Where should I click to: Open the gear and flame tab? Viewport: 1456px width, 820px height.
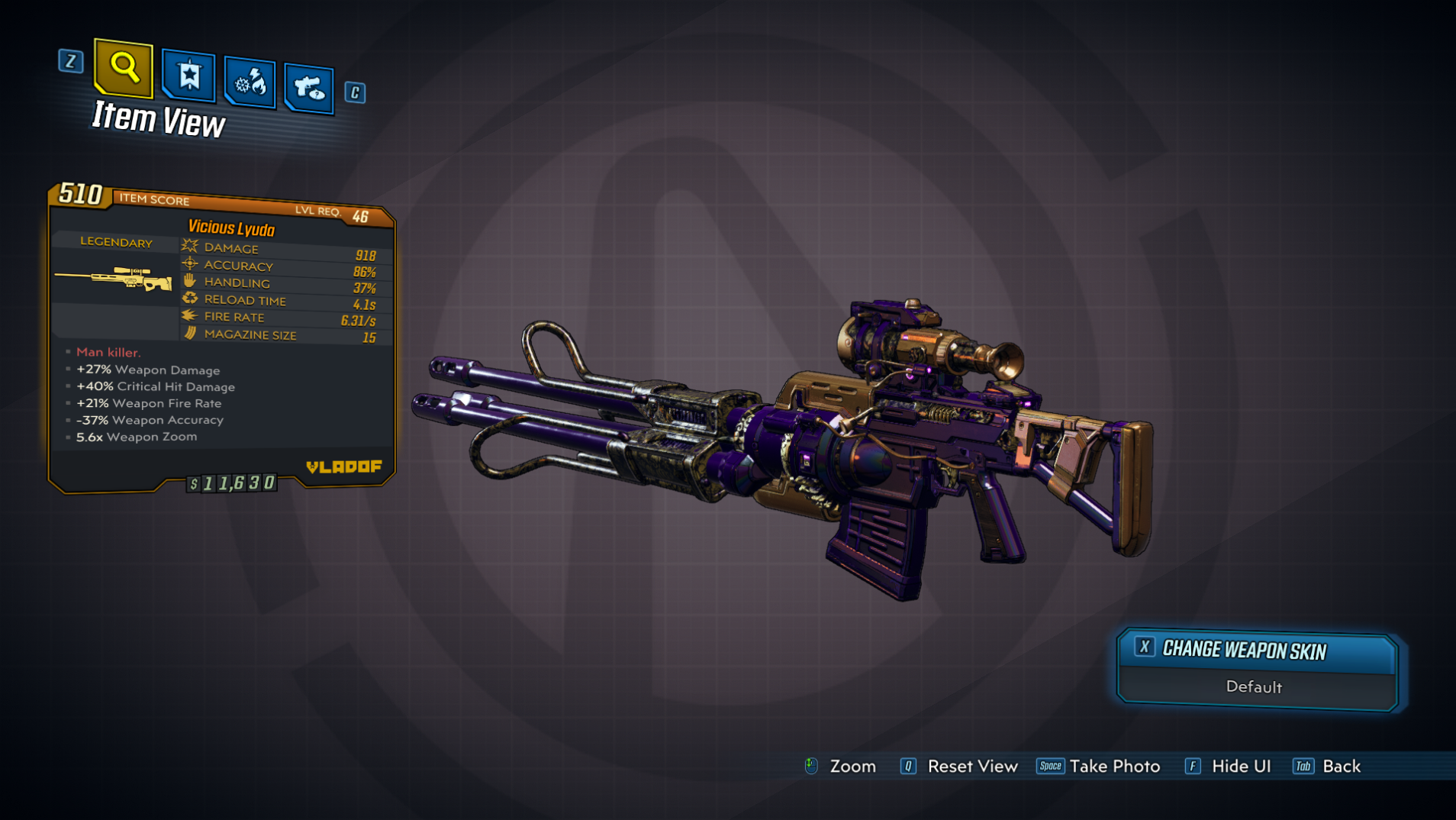click(250, 82)
